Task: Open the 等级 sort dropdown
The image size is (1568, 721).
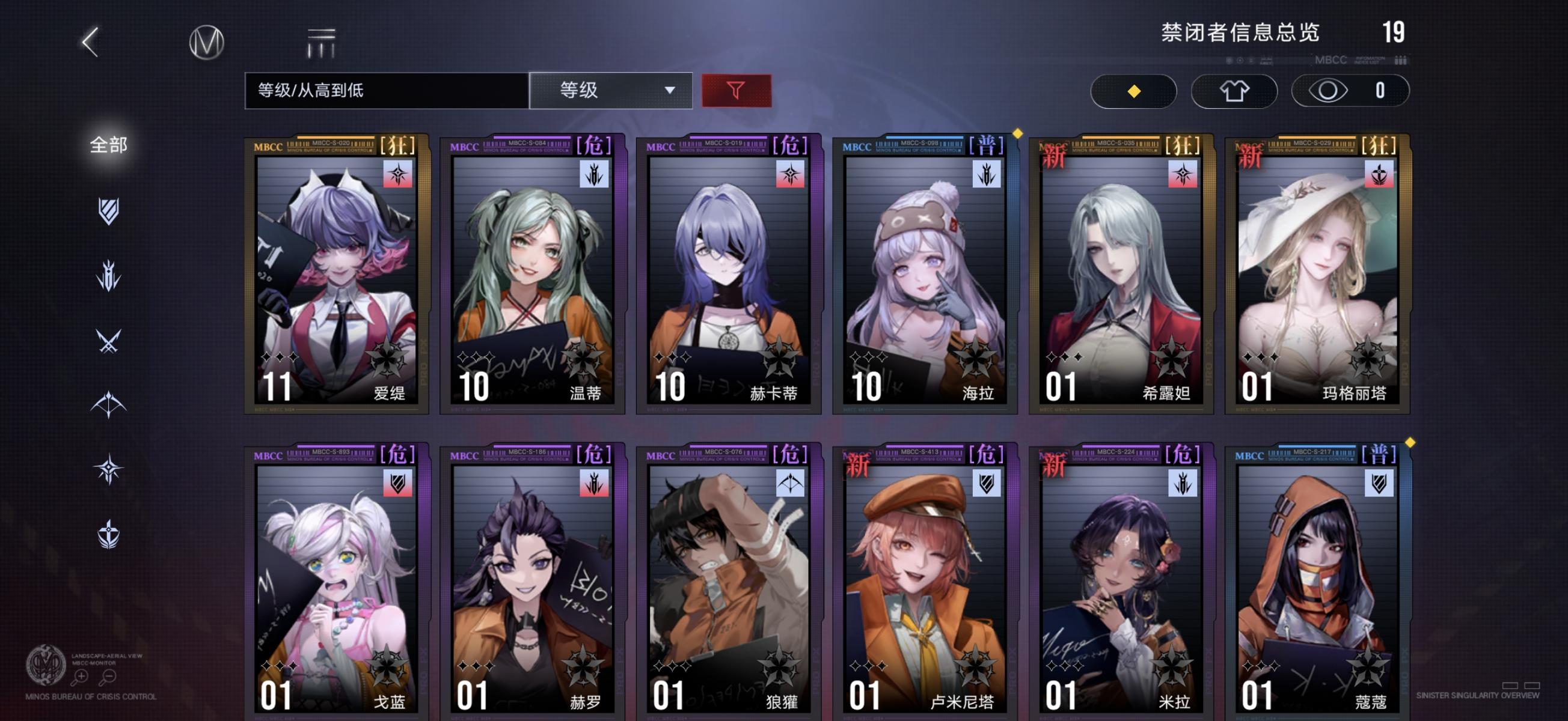Action: (610, 90)
